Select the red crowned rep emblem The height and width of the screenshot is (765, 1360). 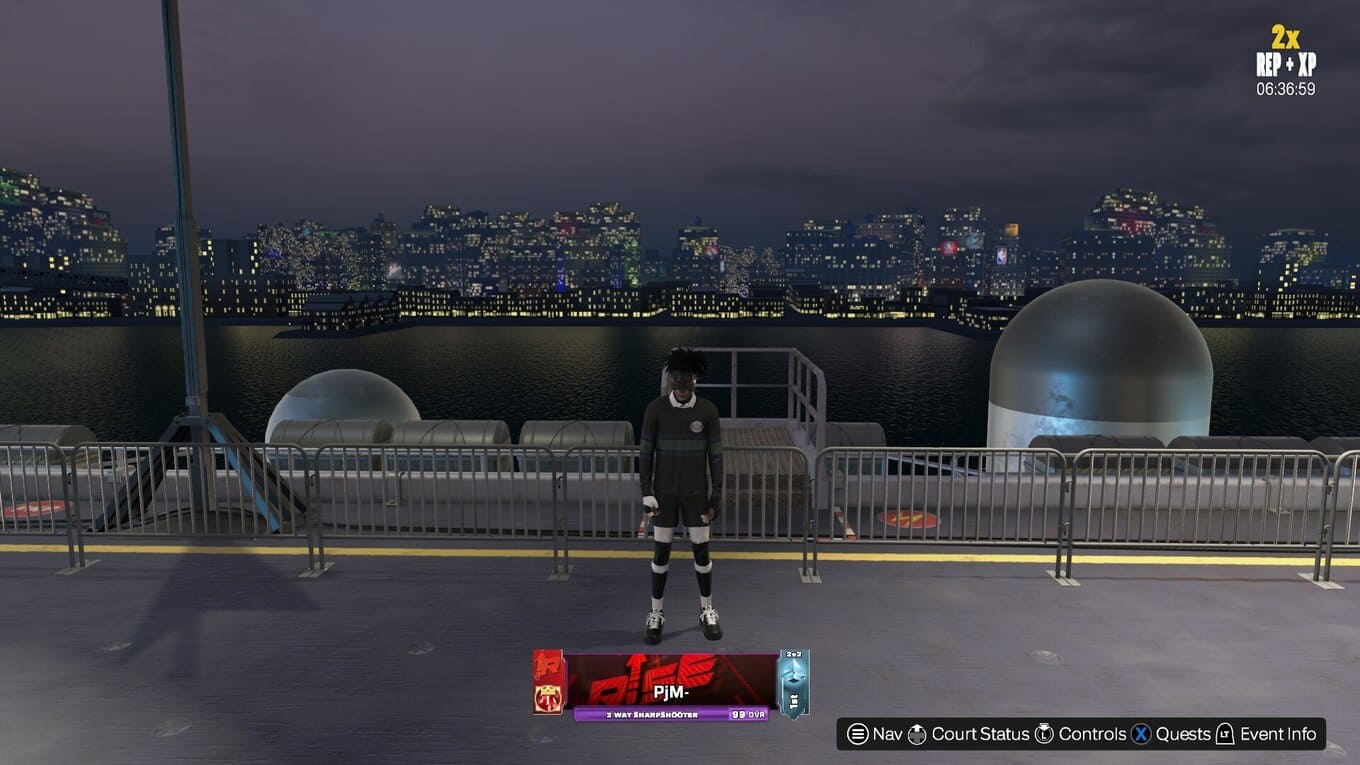[548, 698]
